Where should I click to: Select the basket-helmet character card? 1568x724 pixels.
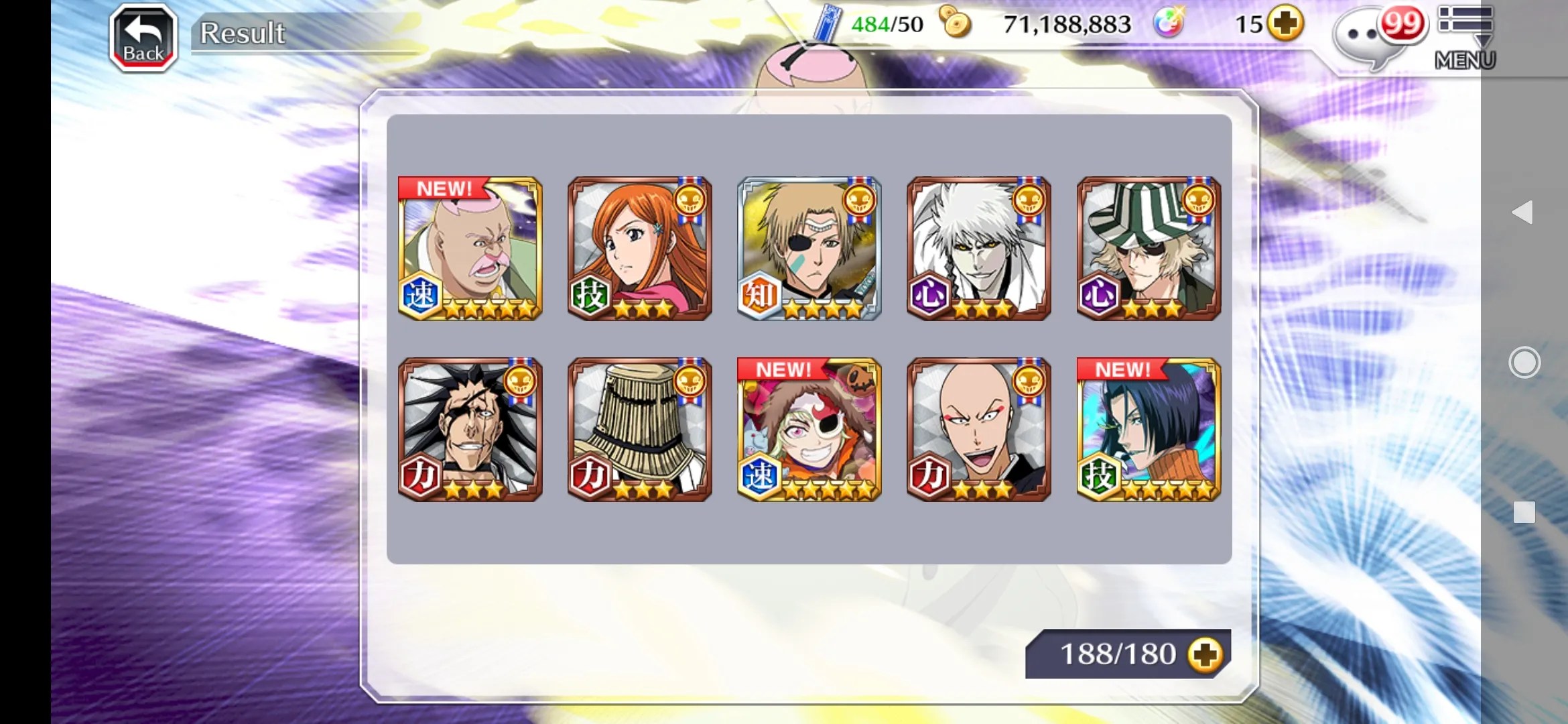(640, 430)
